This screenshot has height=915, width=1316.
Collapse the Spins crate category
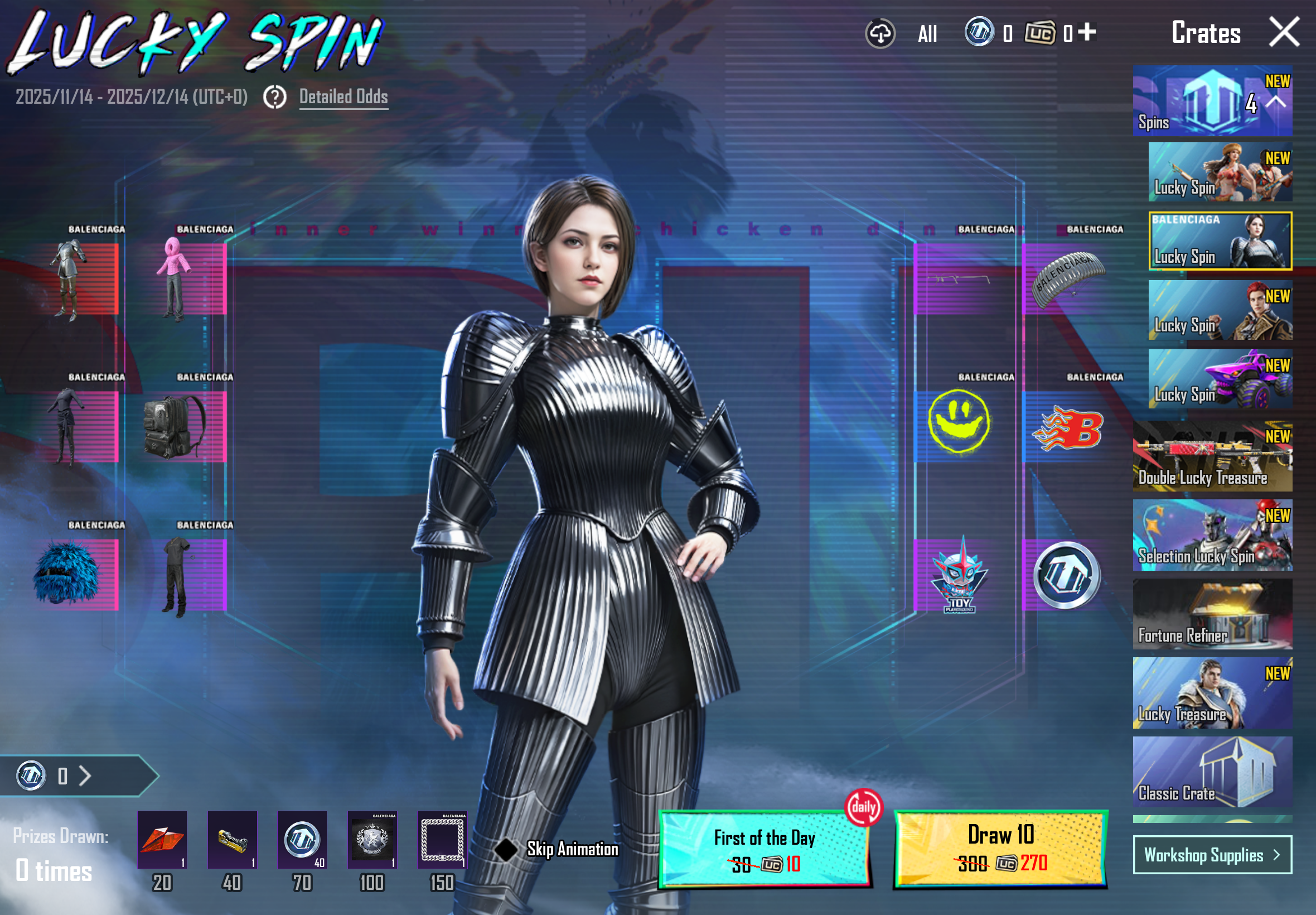(x=1276, y=102)
